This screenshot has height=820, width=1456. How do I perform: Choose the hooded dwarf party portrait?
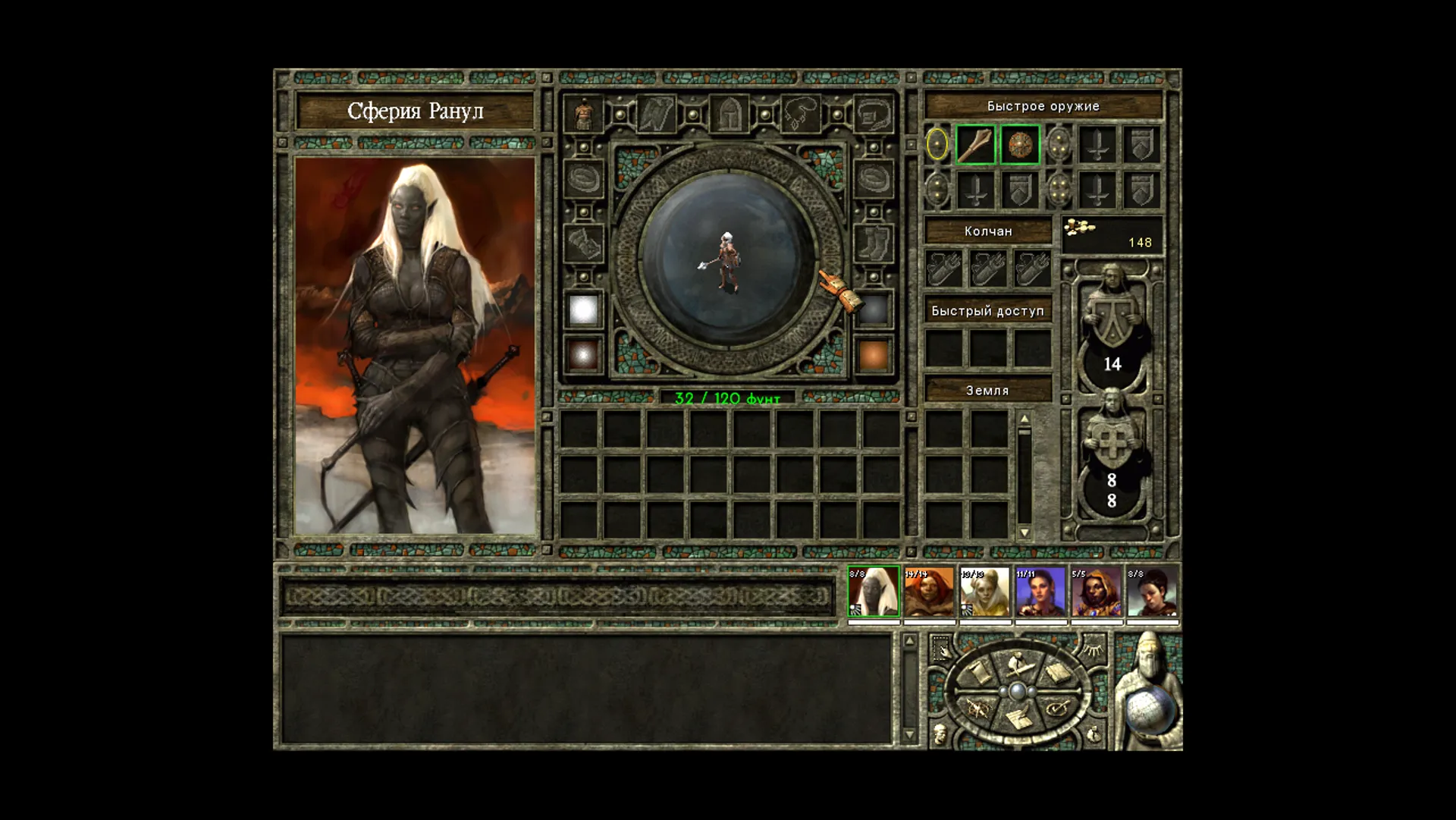coord(1097,592)
